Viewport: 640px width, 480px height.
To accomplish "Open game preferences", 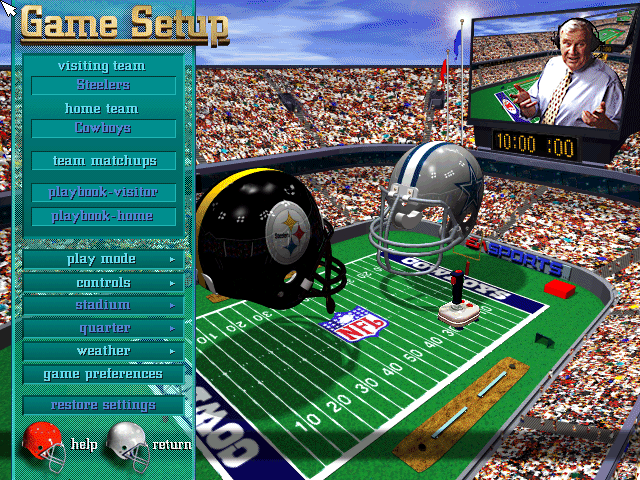I will (x=104, y=374).
